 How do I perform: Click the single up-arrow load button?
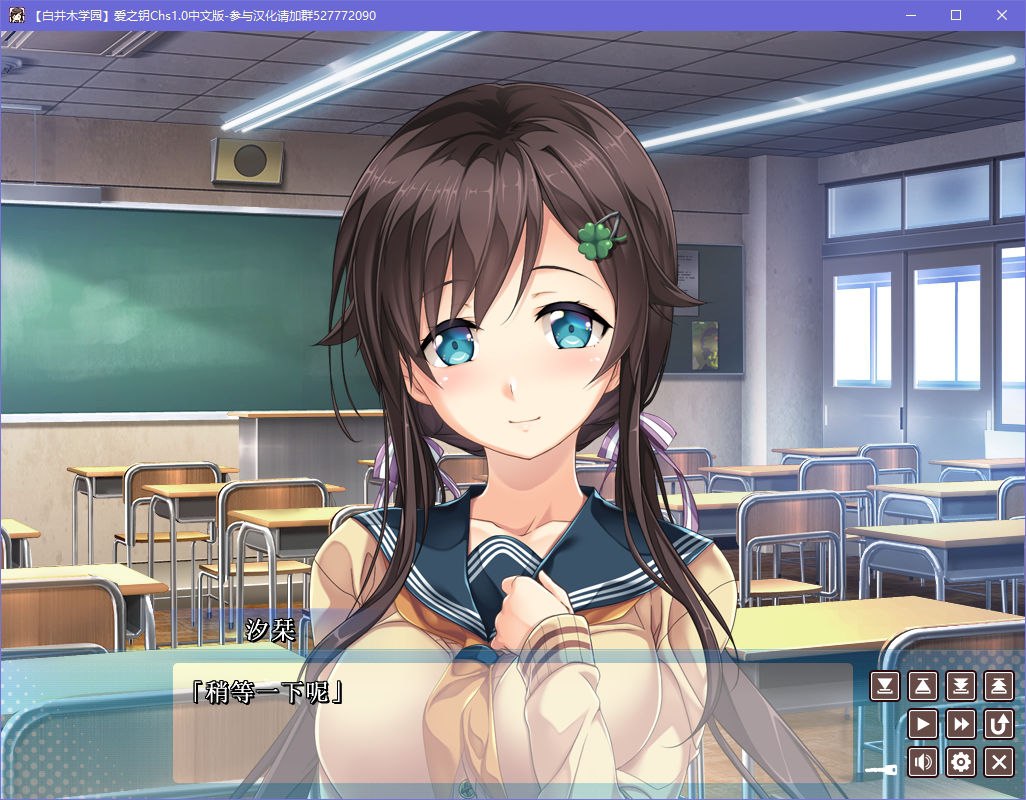923,686
